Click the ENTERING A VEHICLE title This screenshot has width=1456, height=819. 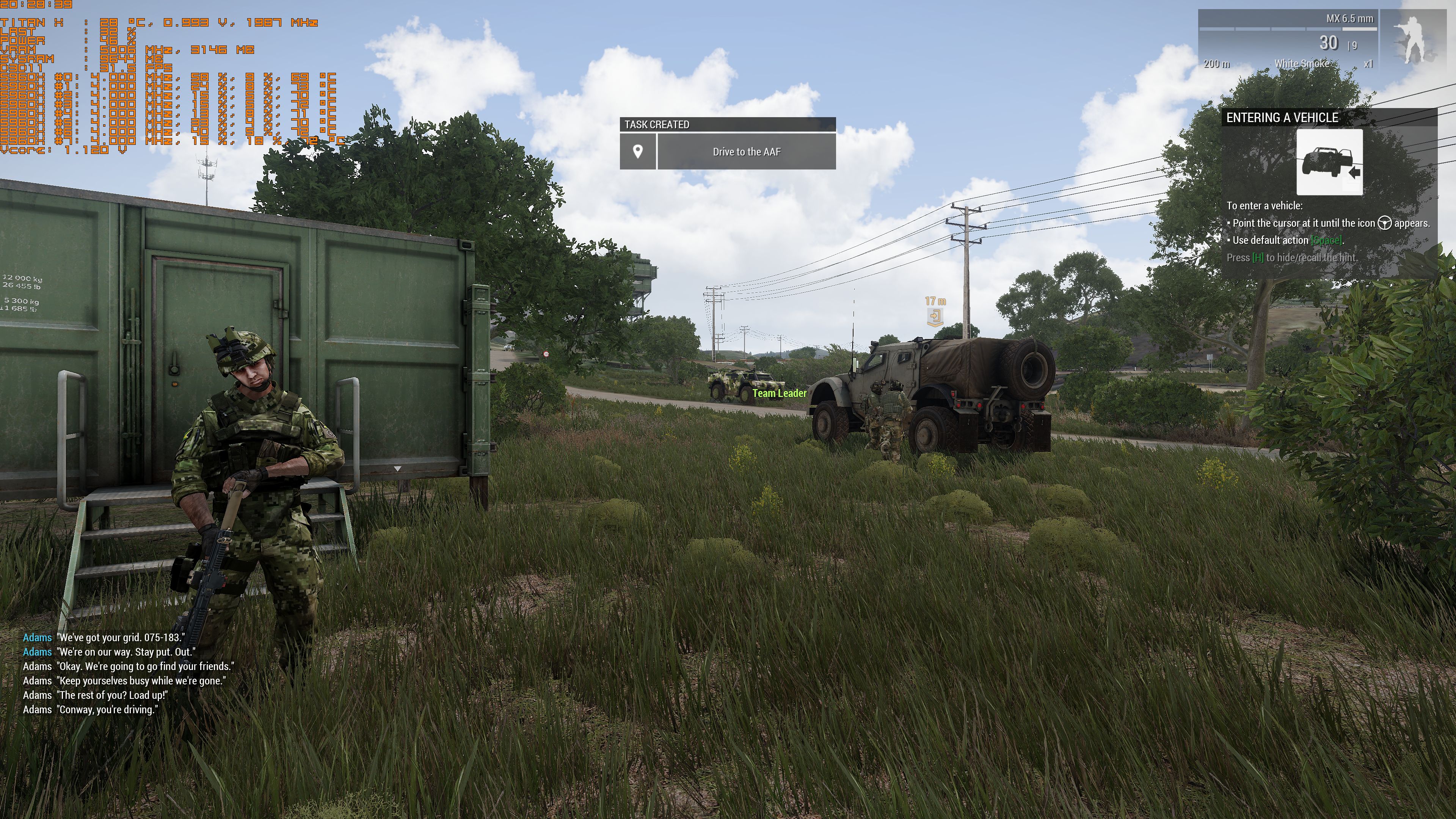coord(1282,118)
